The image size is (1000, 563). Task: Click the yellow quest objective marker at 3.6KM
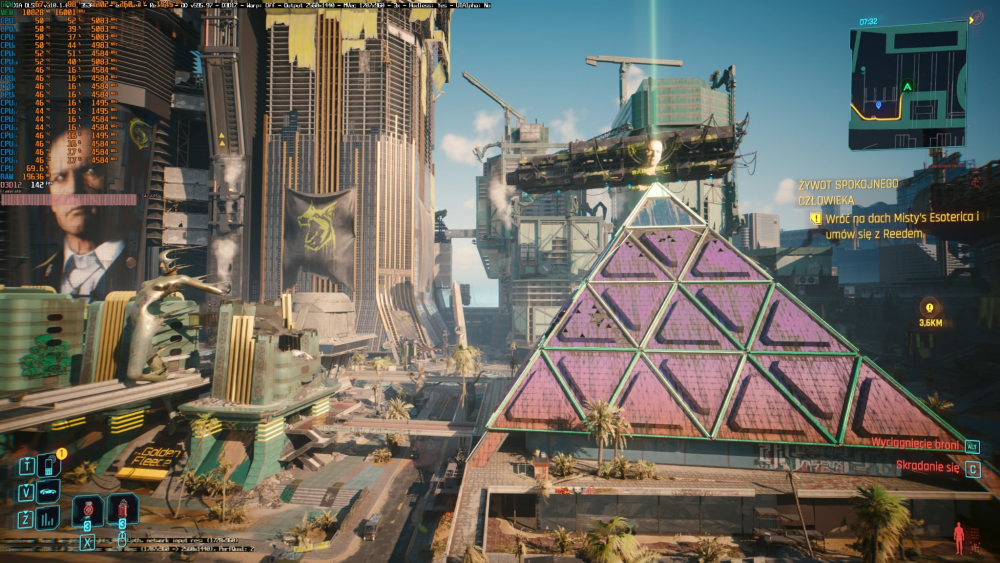pyautogui.click(x=930, y=308)
